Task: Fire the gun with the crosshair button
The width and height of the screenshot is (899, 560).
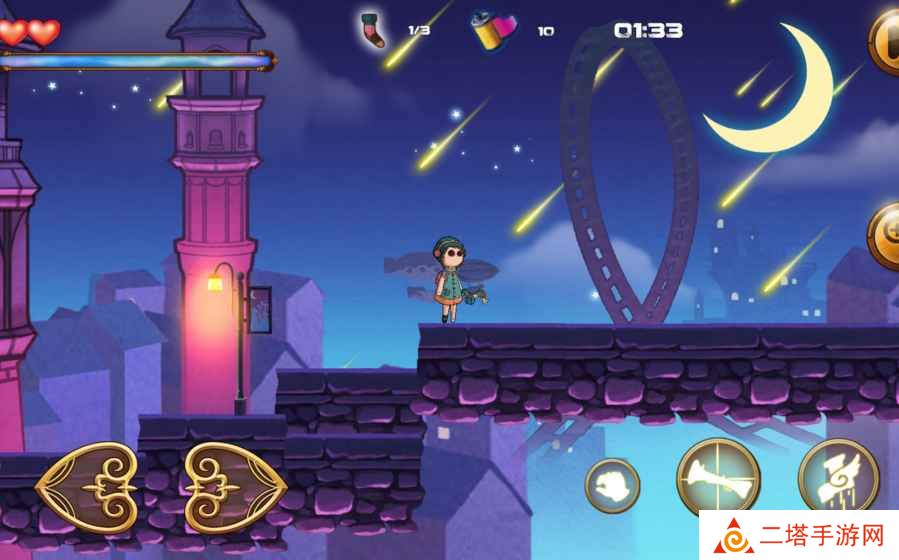Action: [718, 479]
